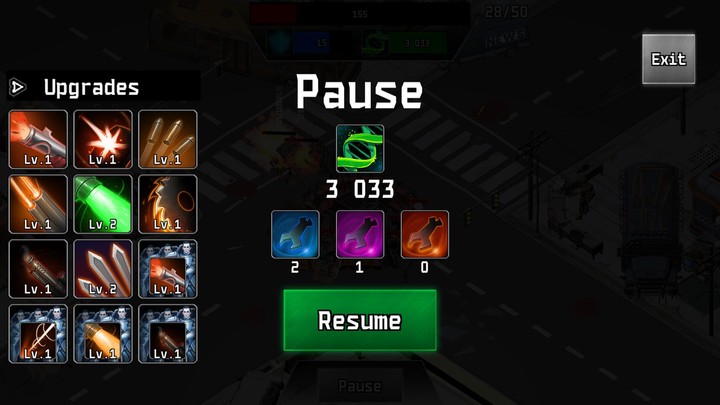This screenshot has width=720, height=405.
Task: Select the orange sawblade upgrade icon
Action: point(168,204)
